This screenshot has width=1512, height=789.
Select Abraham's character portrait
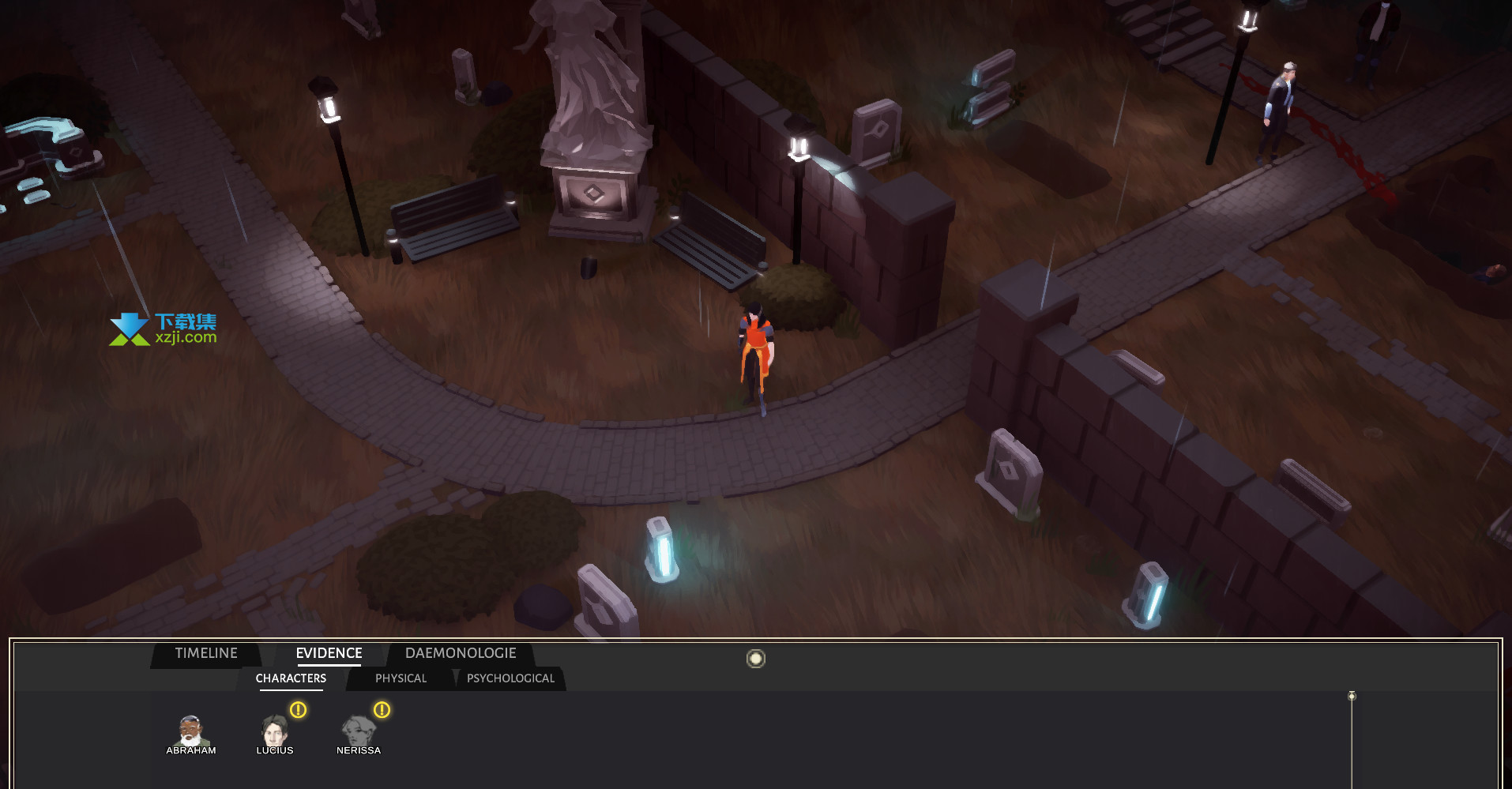190,733
